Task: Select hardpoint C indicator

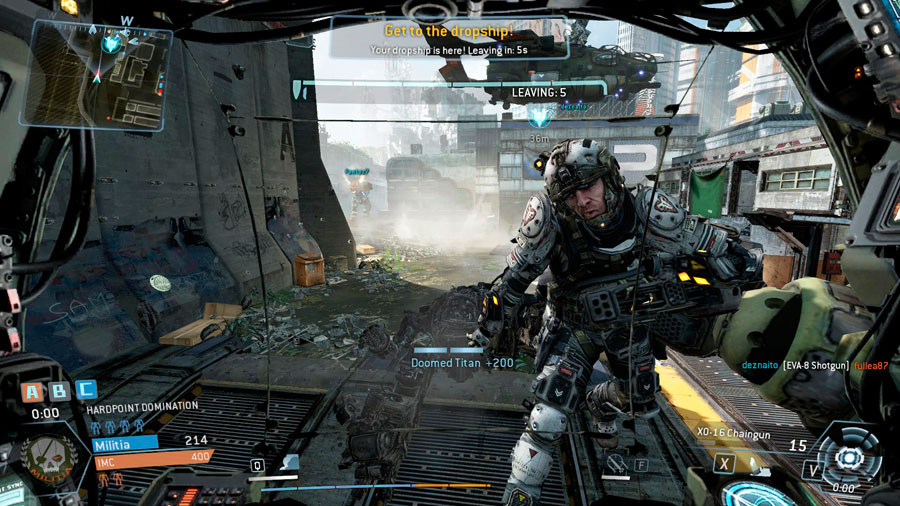Action: pyautogui.click(x=87, y=391)
